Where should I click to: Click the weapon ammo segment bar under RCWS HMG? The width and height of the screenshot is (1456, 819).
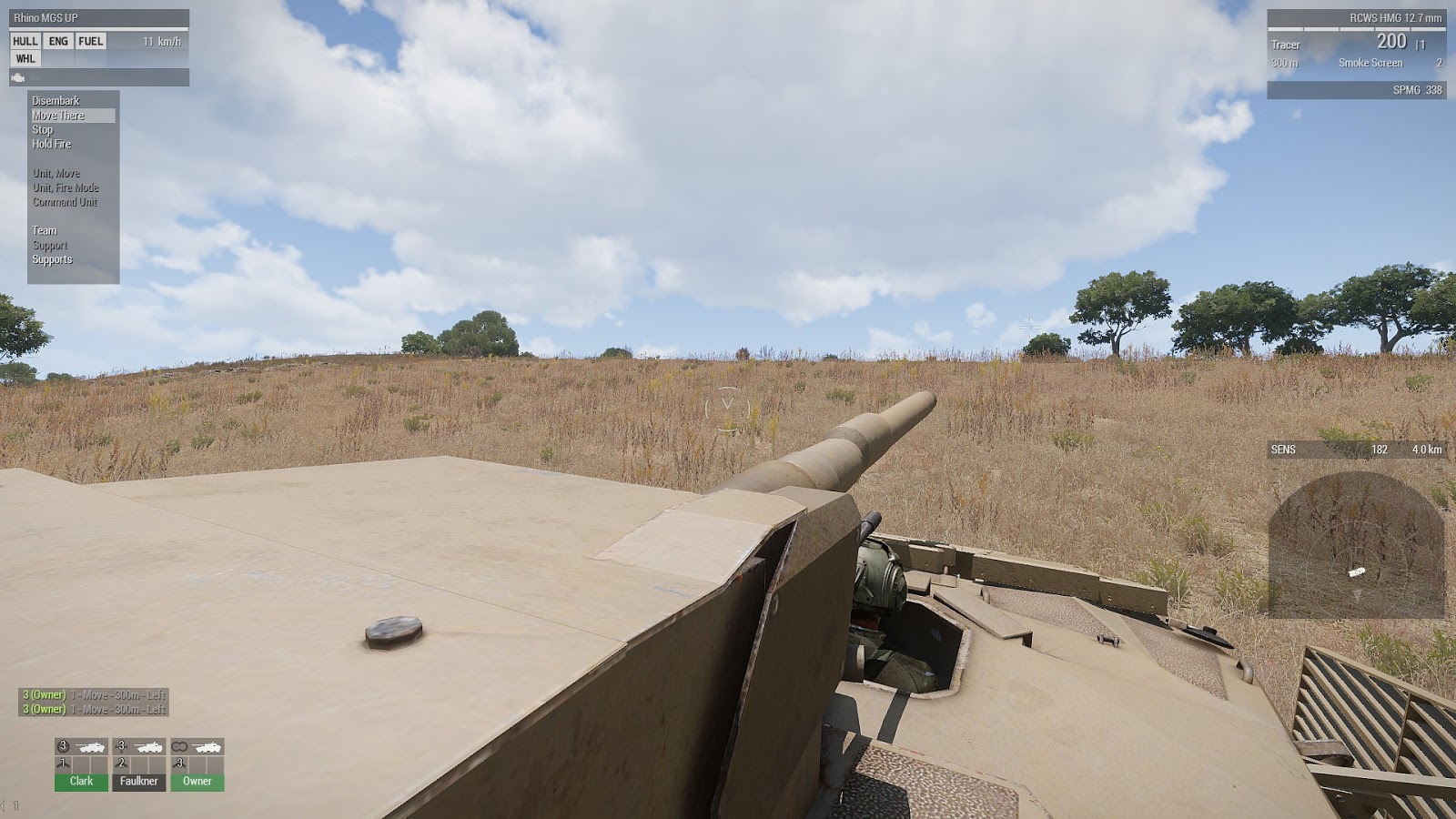point(1356,29)
